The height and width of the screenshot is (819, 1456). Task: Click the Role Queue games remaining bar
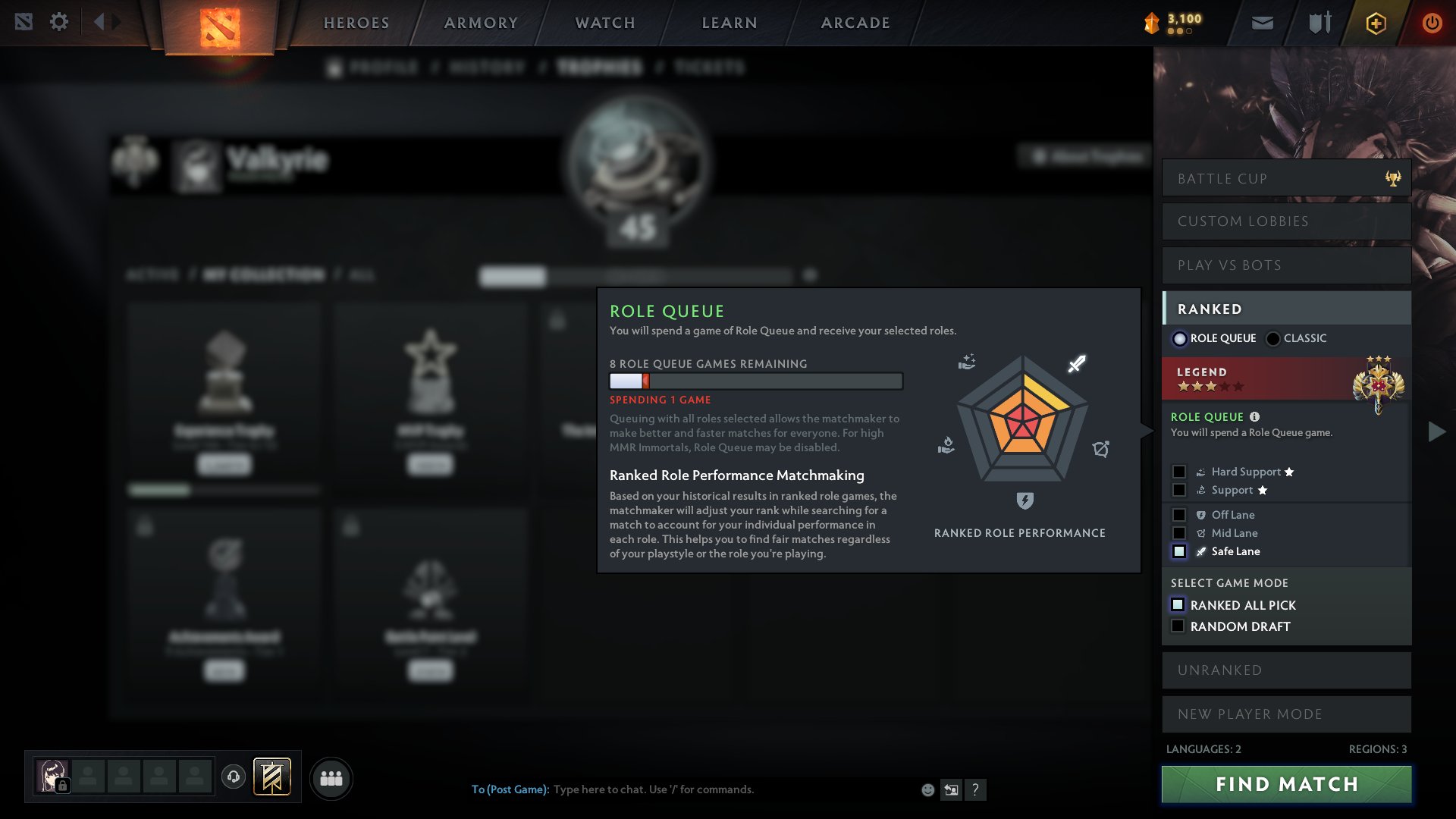[x=755, y=381]
